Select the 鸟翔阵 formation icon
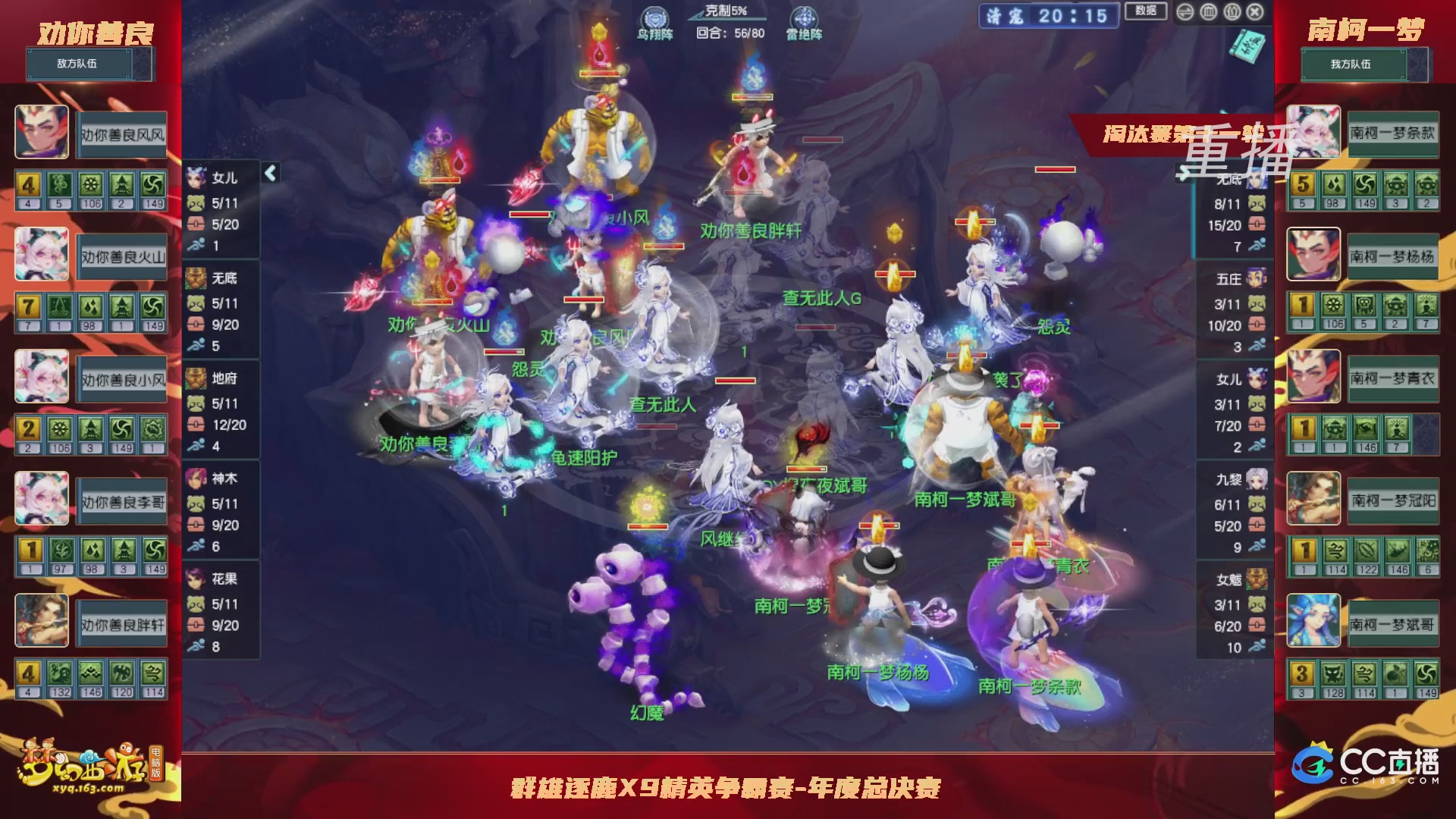The image size is (1456, 819). tap(657, 17)
